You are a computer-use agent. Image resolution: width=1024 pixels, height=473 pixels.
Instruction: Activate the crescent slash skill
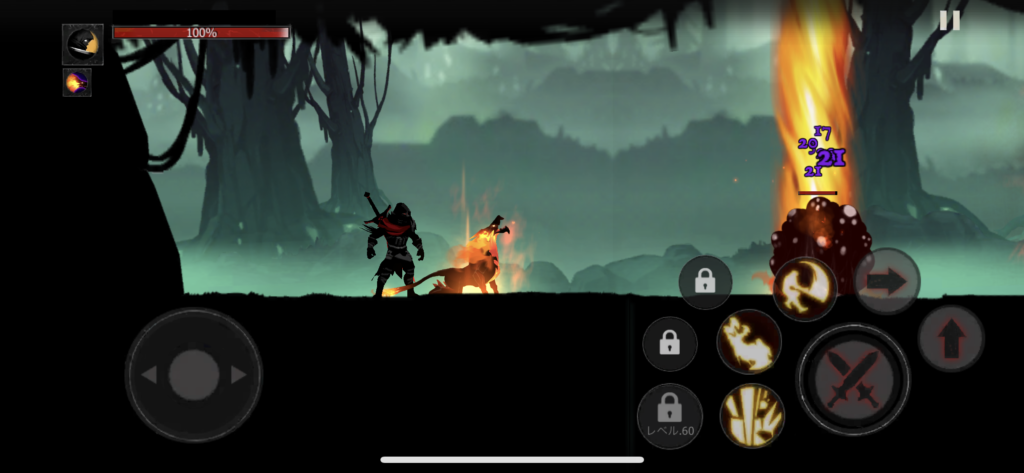(x=805, y=289)
